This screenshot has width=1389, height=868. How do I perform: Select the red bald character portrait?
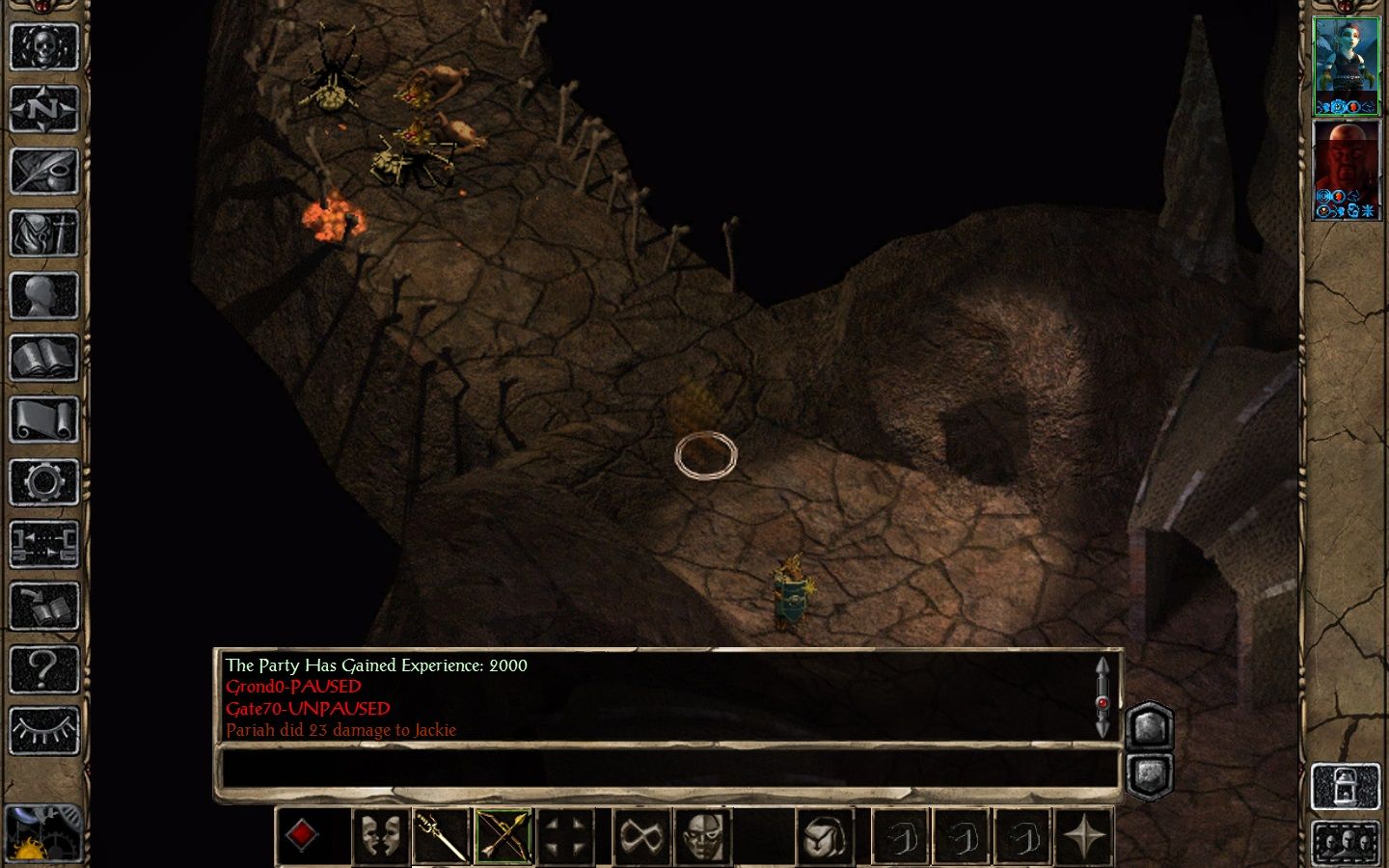pyautogui.click(x=1347, y=170)
